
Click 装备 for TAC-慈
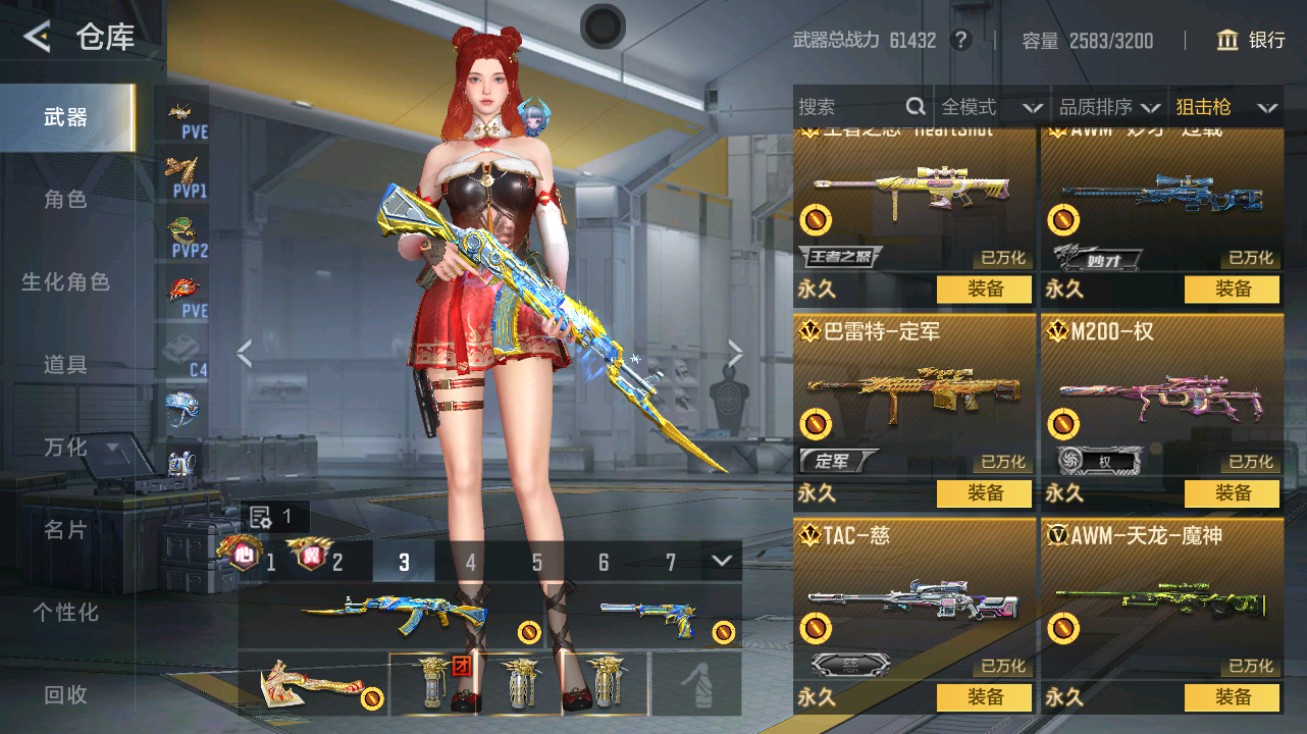tap(984, 697)
